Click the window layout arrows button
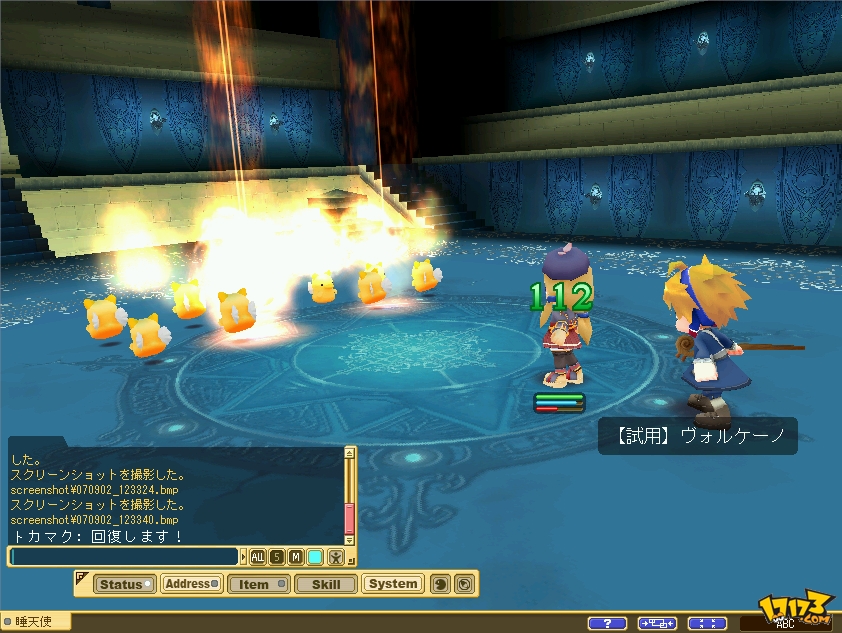This screenshot has width=842, height=633. (x=658, y=623)
